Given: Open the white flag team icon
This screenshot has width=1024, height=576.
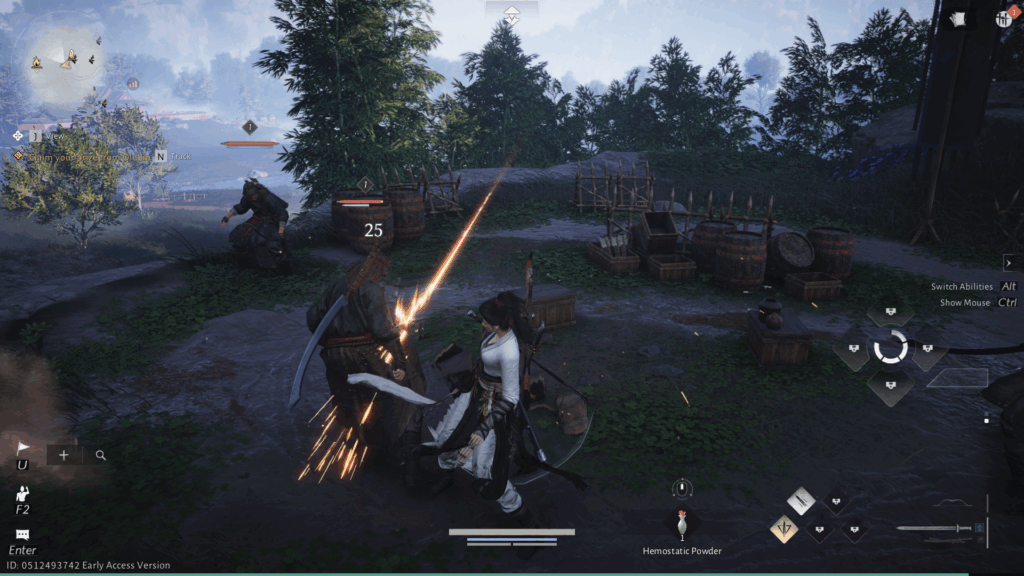Looking at the screenshot, I should (x=22, y=449).
